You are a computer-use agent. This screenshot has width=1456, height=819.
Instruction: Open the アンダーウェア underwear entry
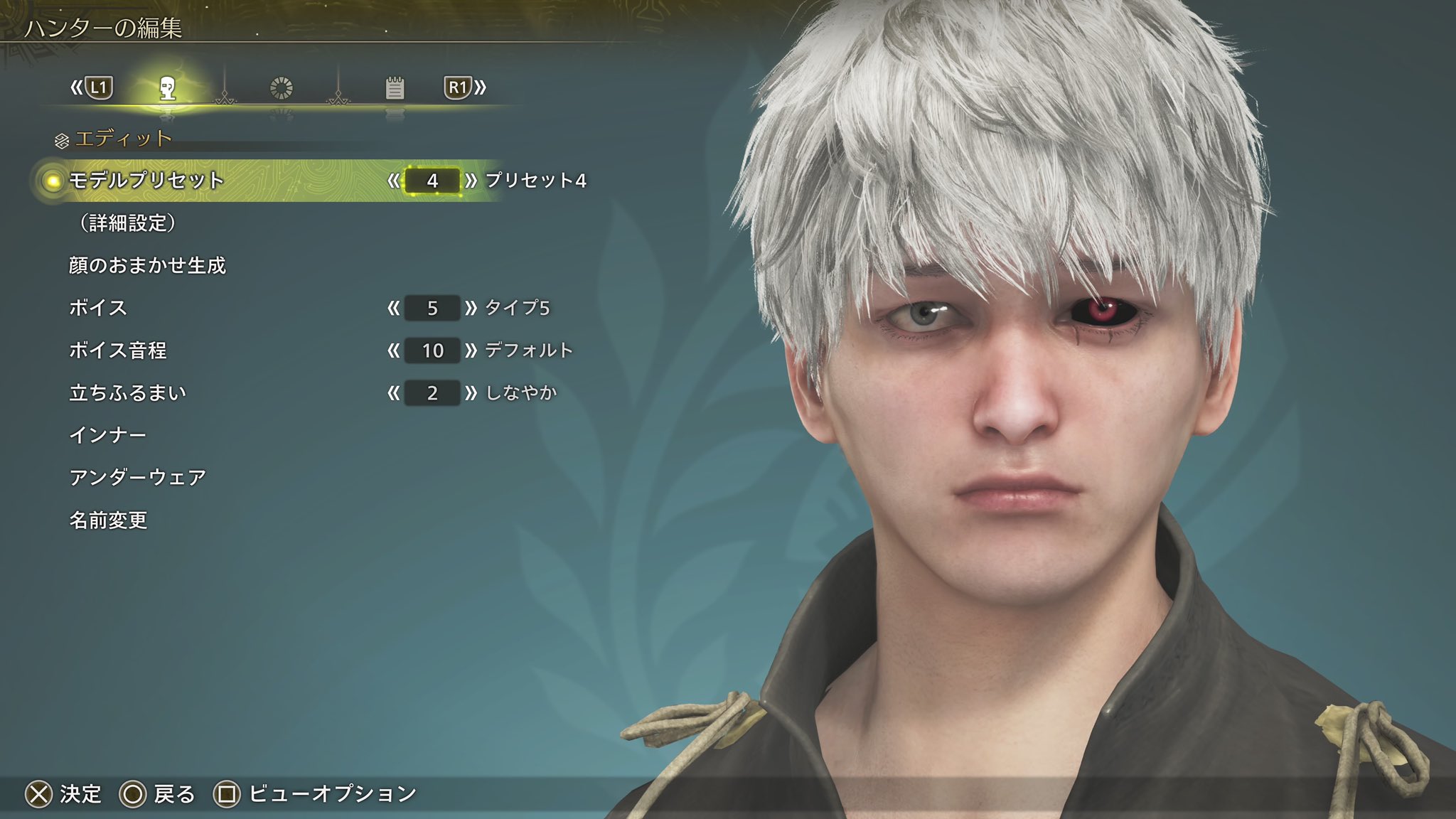point(138,477)
